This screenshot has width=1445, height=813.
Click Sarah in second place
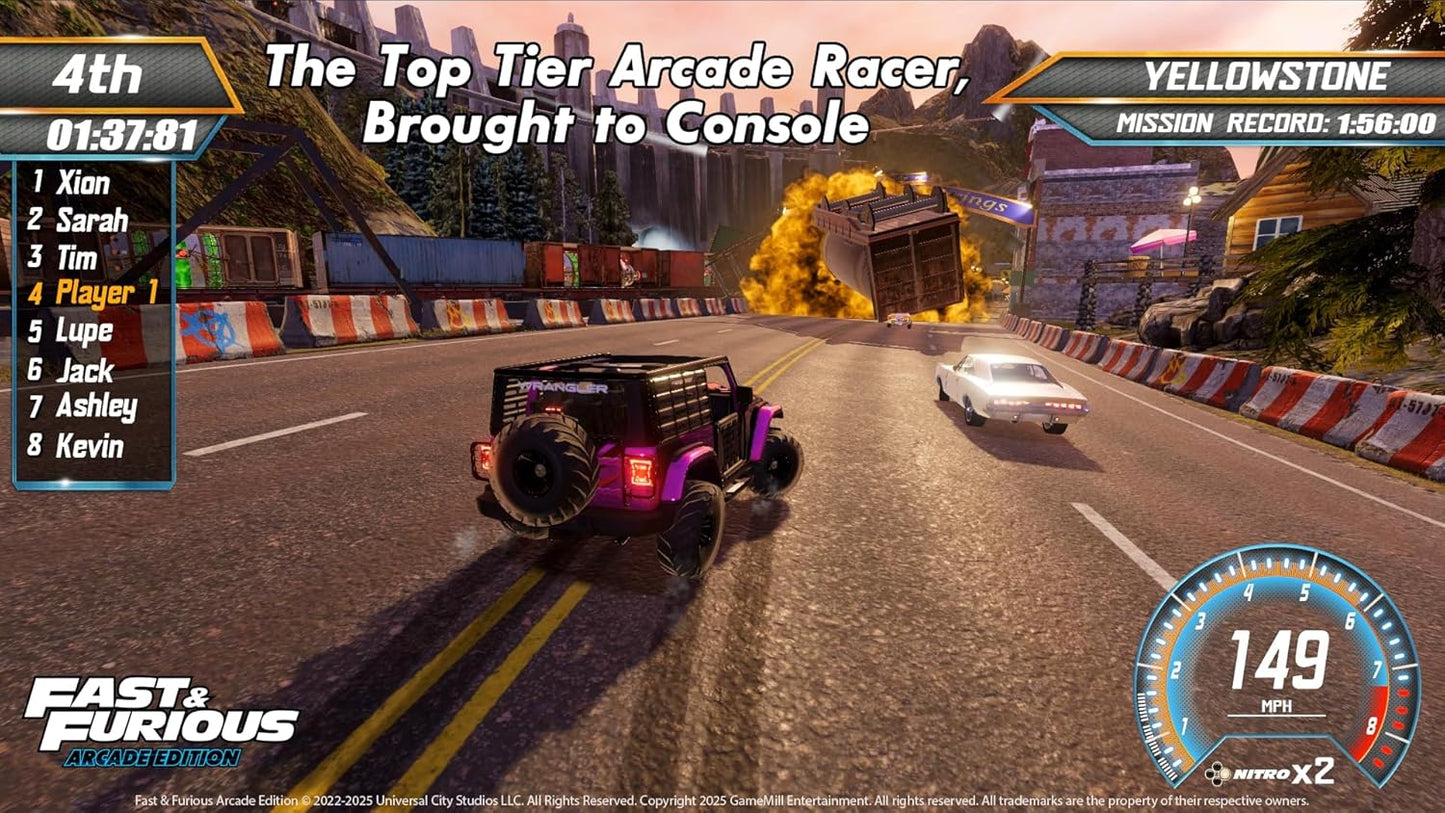click(x=90, y=221)
